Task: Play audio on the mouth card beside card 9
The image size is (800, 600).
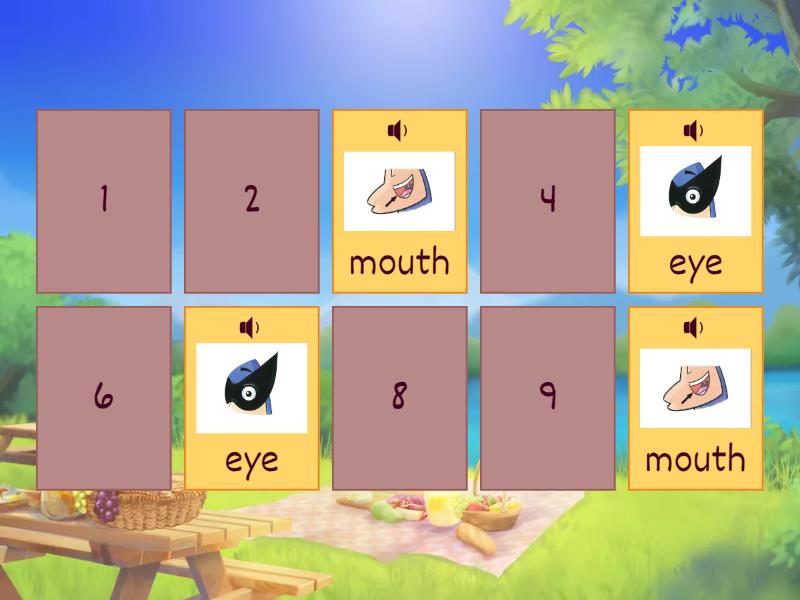Action: [693, 327]
